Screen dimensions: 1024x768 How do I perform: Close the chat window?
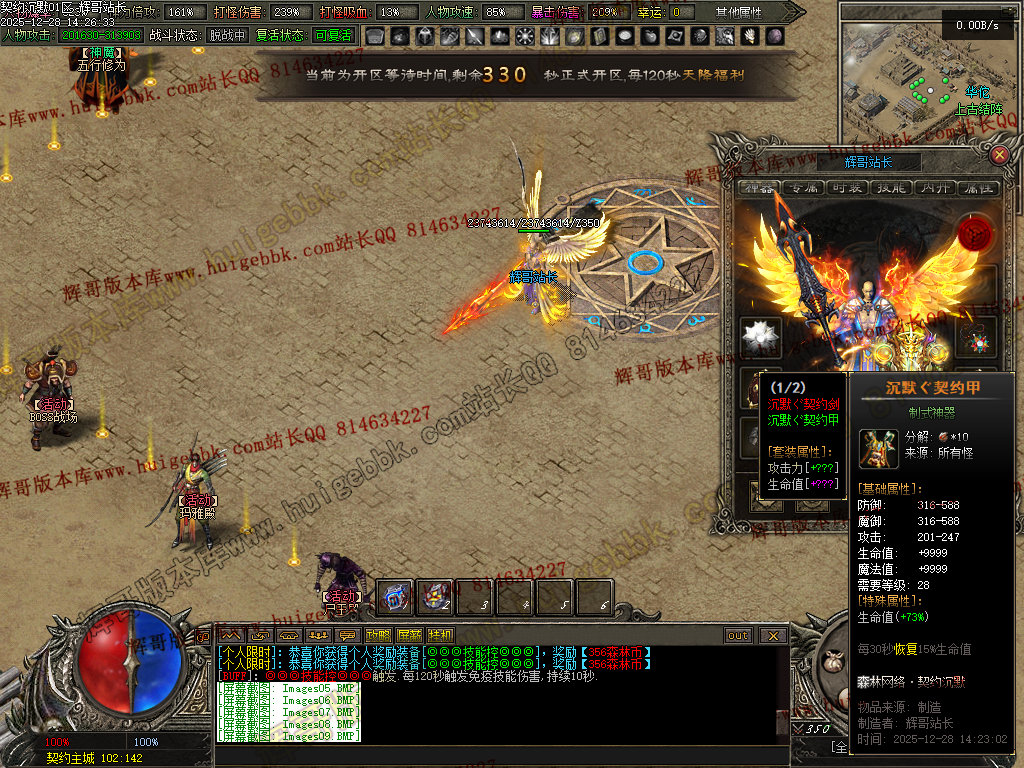coord(772,635)
